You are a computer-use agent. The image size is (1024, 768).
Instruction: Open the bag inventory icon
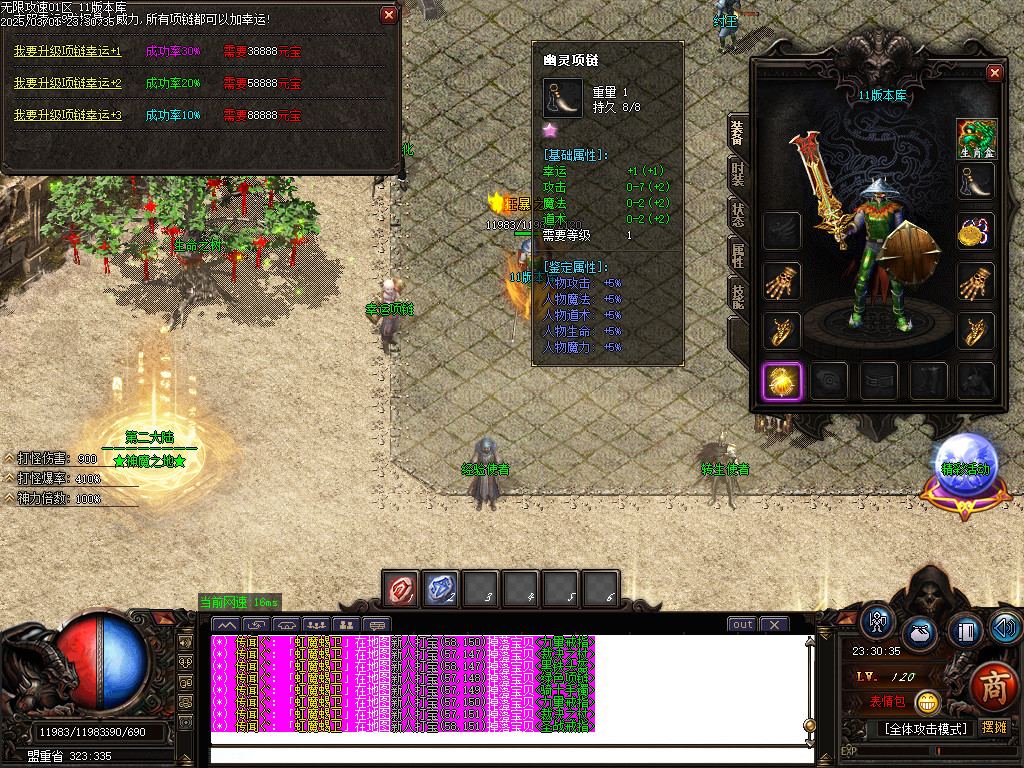click(x=919, y=634)
